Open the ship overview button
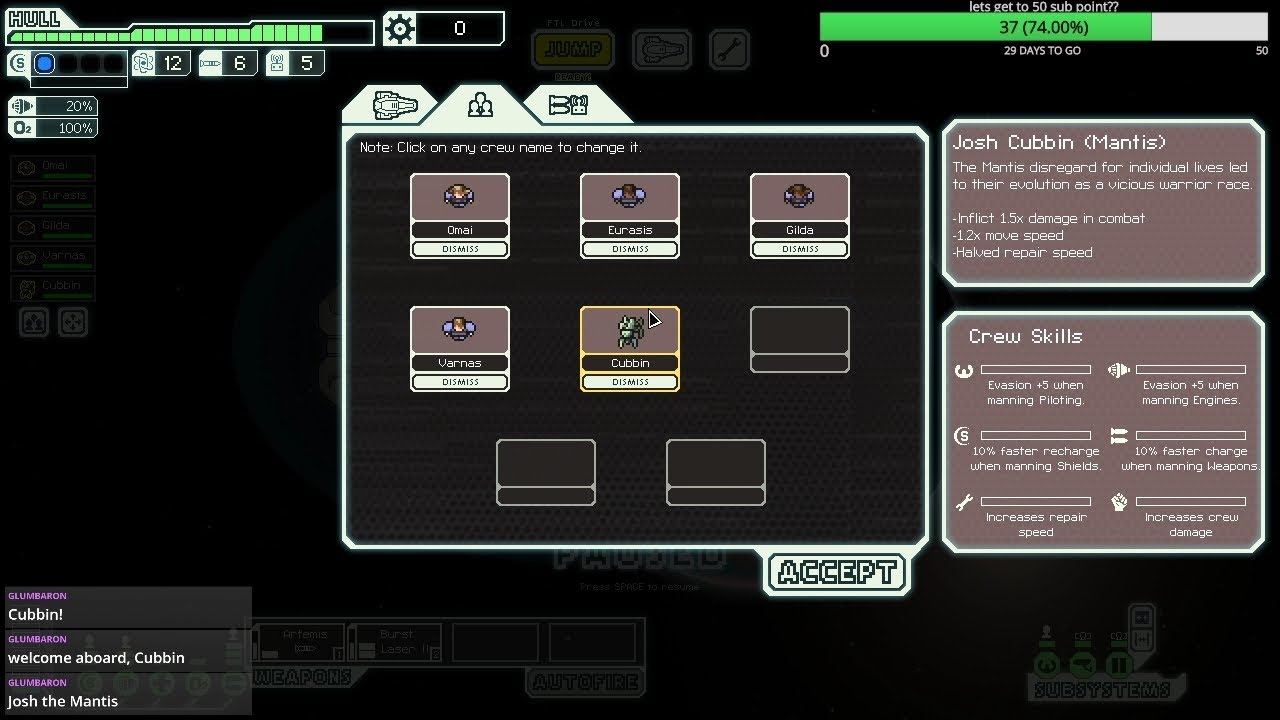This screenshot has width=1280, height=720. 661,49
